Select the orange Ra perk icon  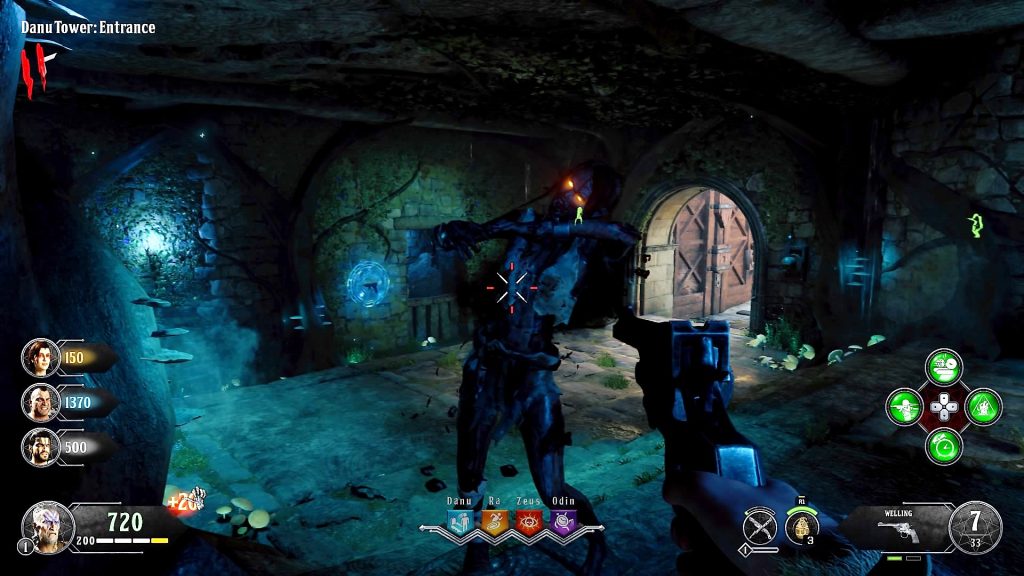tap(493, 521)
